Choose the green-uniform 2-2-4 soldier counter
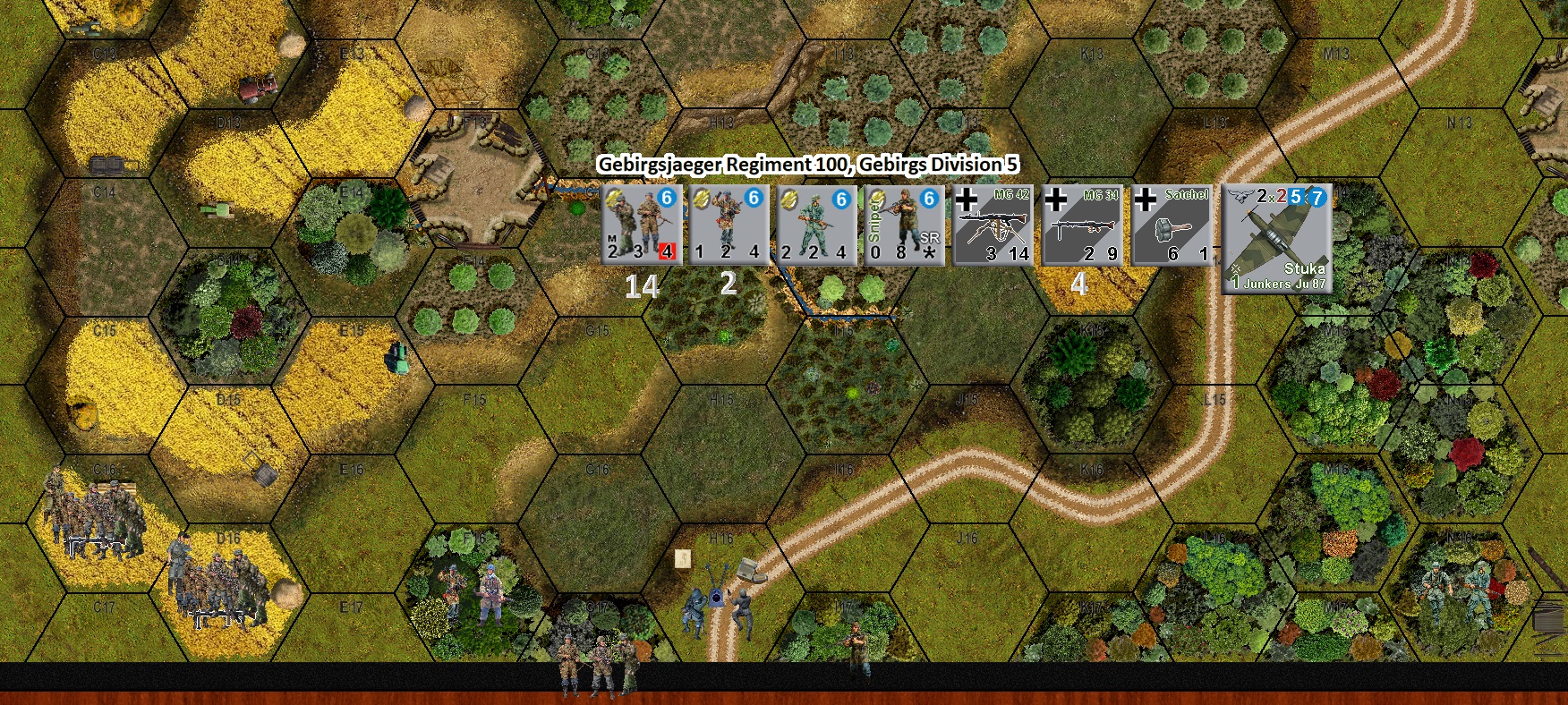This screenshot has height=705, width=1568. pos(816,225)
